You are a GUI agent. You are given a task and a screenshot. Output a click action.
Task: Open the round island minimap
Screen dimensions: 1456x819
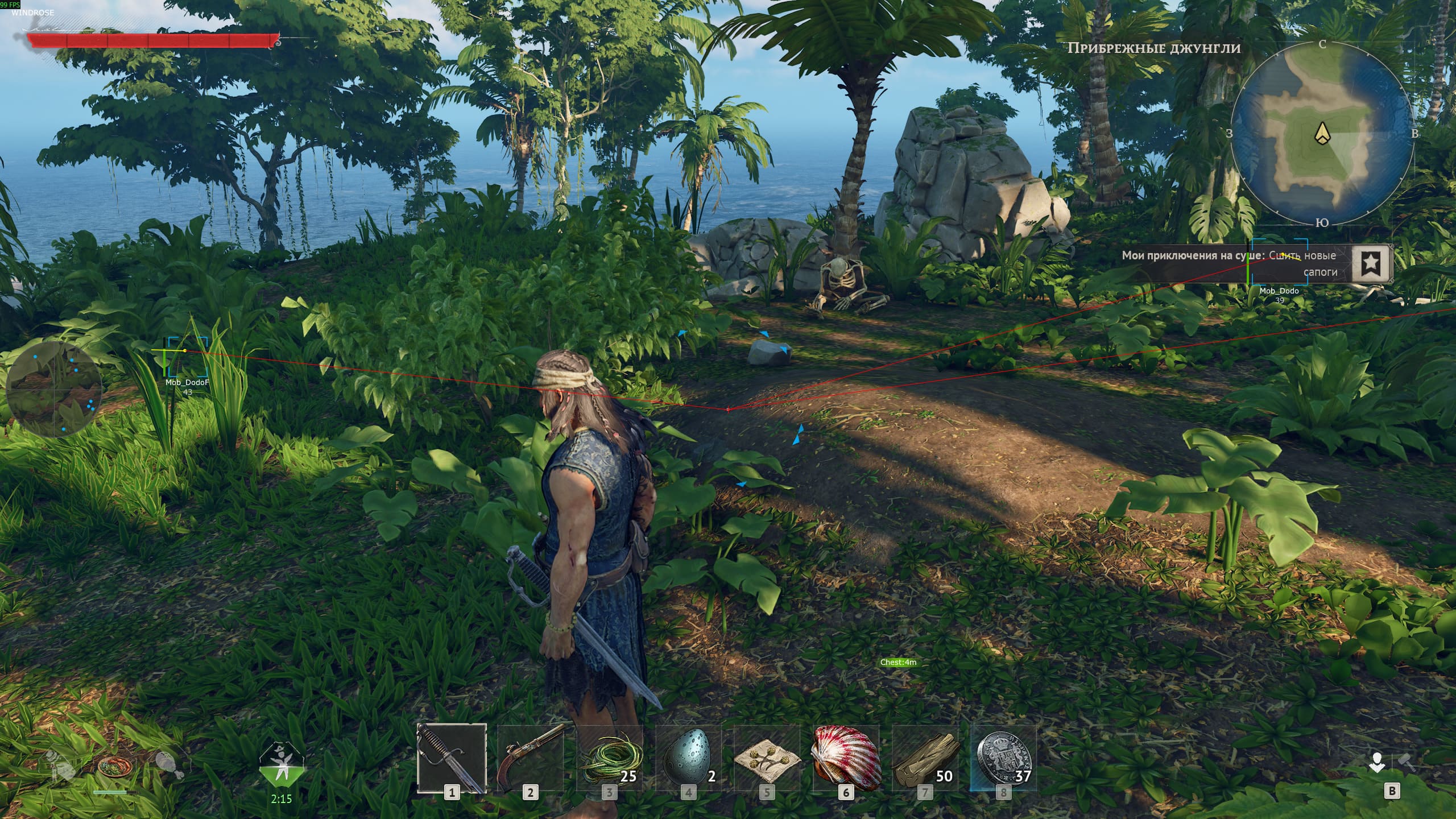(x=1322, y=135)
